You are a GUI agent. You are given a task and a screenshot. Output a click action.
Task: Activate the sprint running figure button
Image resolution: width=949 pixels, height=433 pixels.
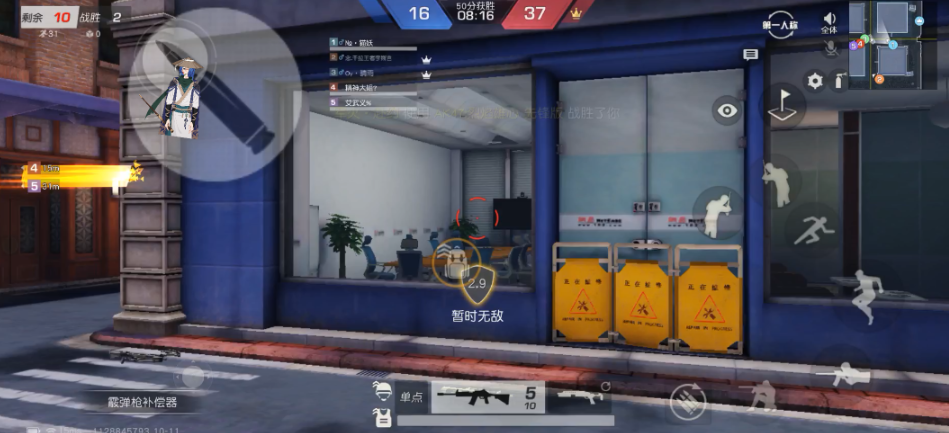[814, 230]
